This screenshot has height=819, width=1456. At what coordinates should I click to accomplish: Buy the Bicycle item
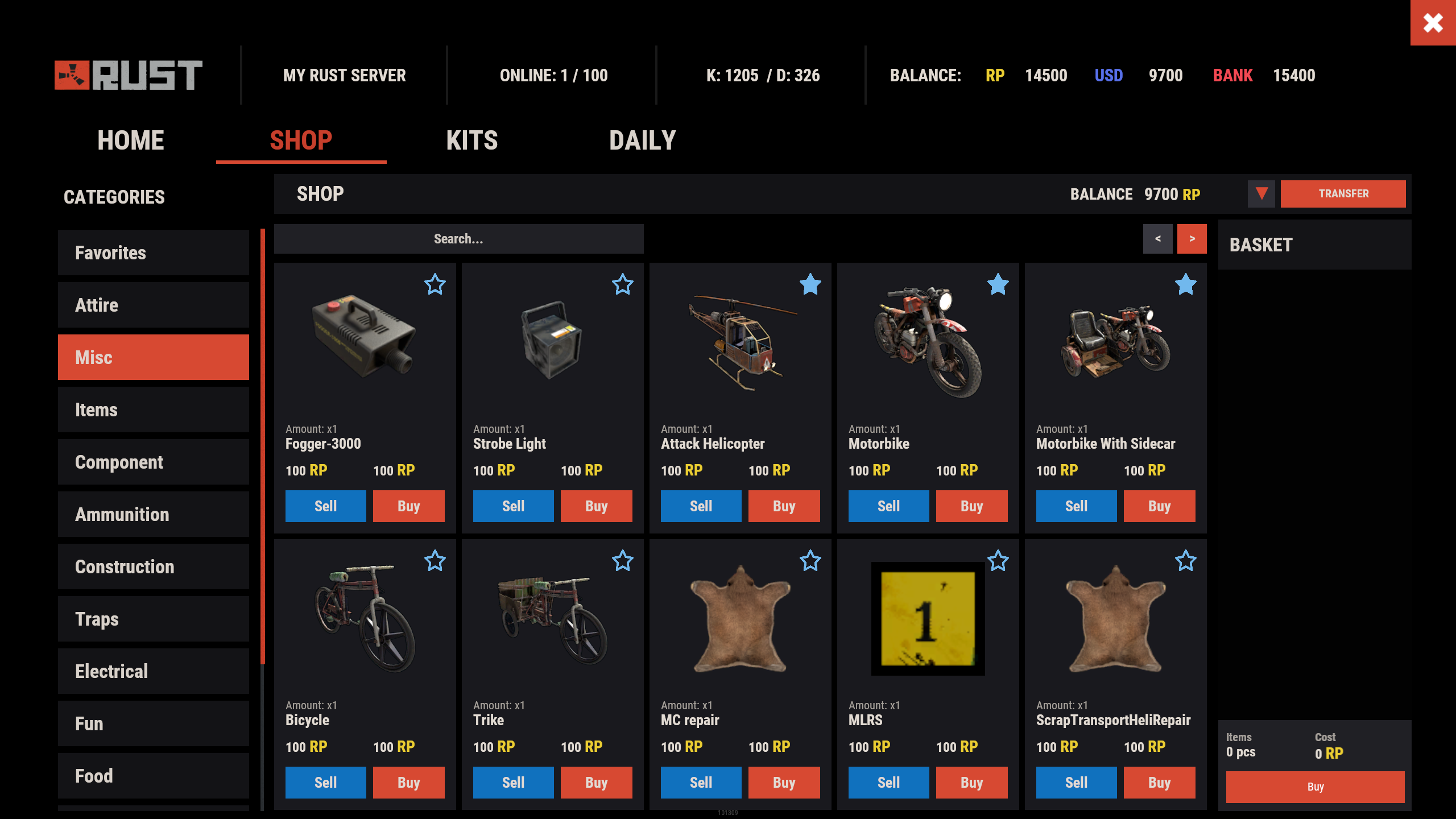tap(408, 783)
